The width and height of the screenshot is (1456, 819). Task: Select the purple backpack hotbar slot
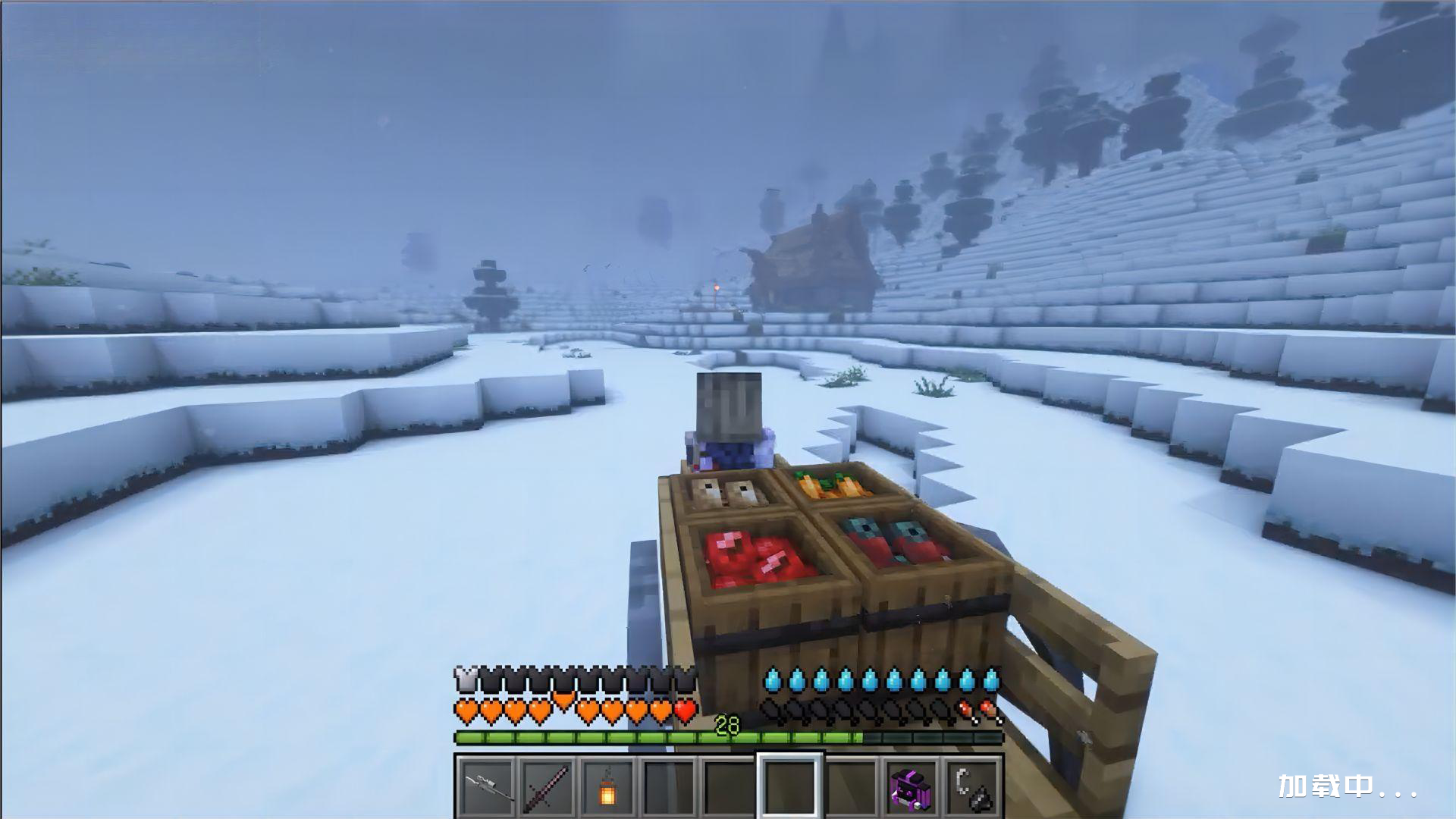[913, 785]
